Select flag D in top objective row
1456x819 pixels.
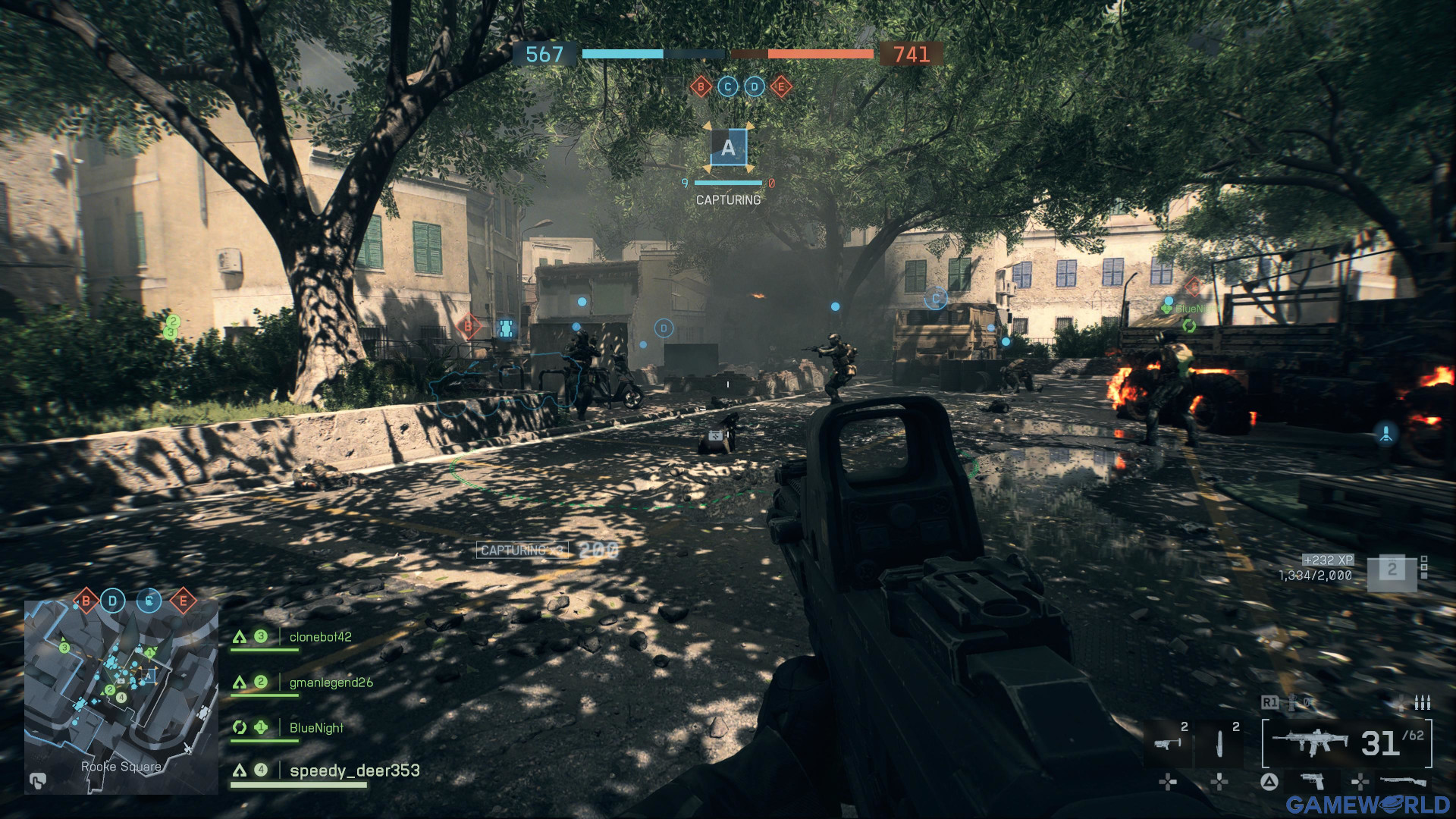755,86
